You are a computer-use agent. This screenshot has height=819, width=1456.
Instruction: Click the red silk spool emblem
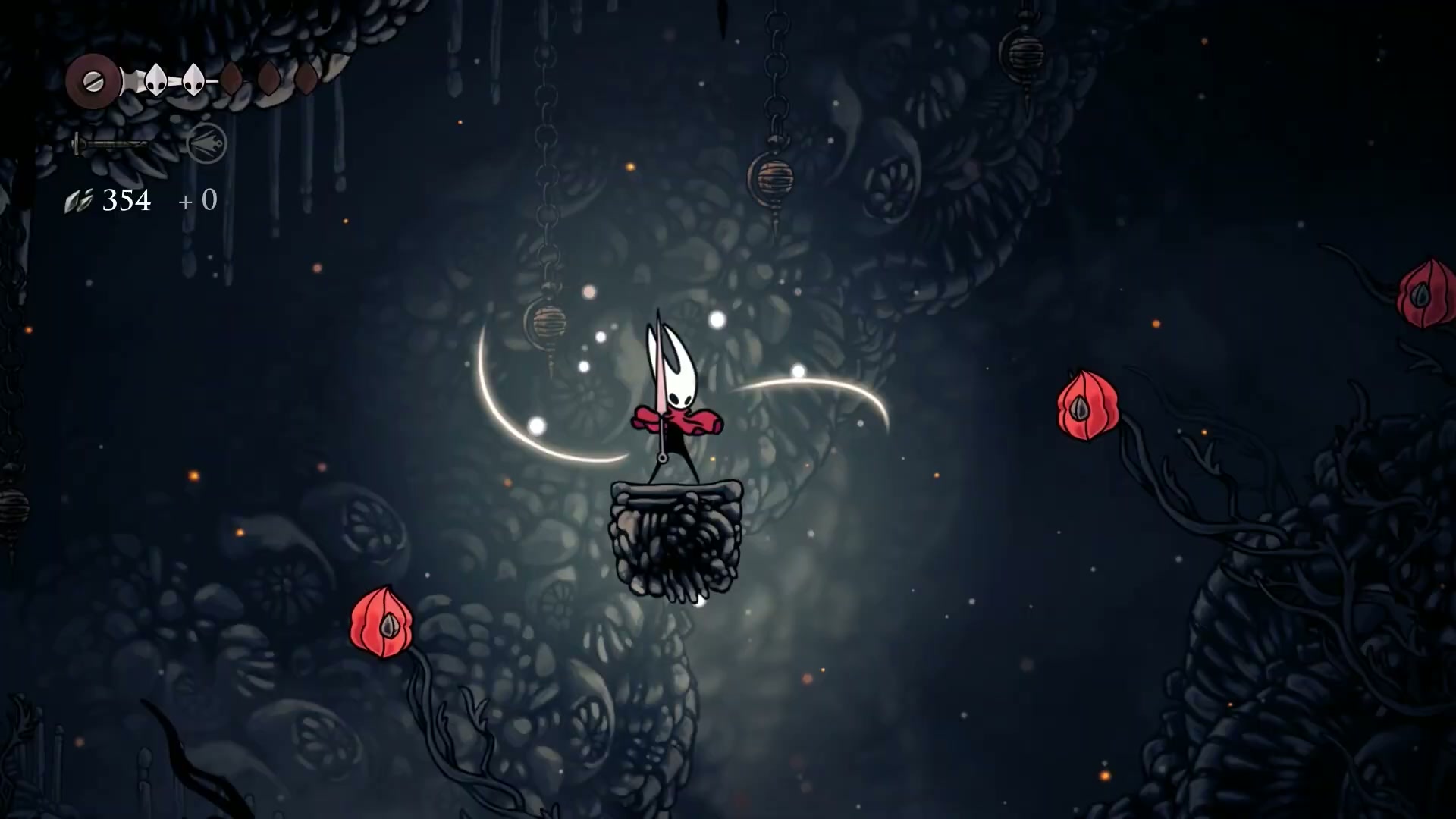pyautogui.click(x=93, y=81)
